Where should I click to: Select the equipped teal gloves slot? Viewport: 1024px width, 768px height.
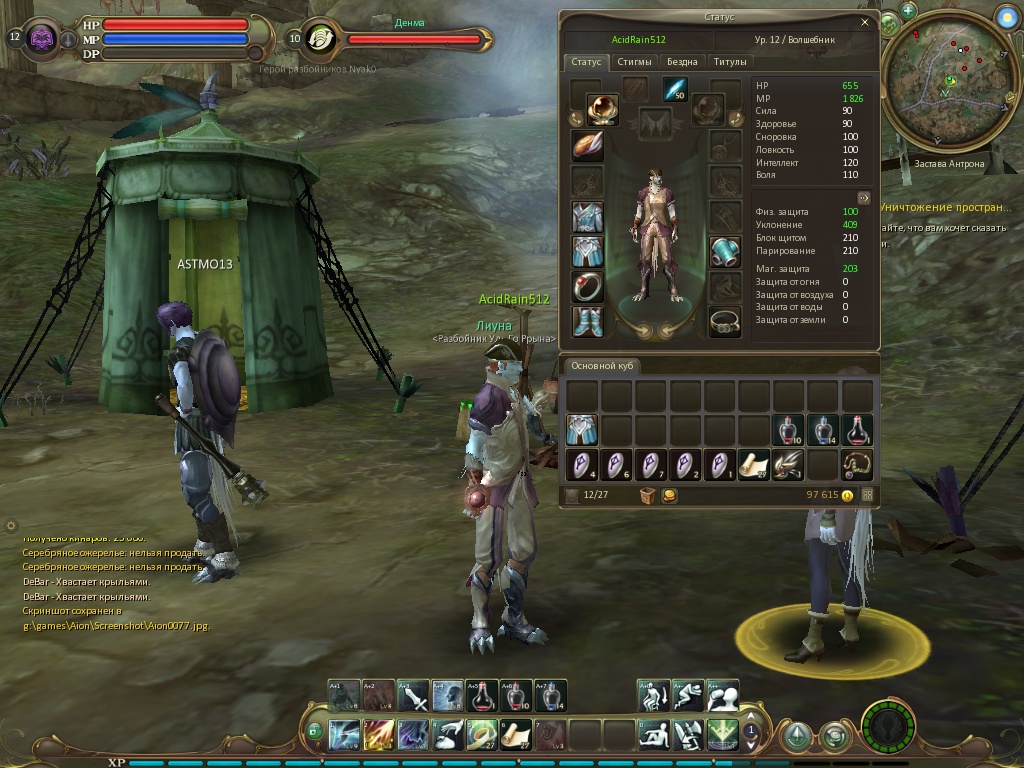click(725, 251)
